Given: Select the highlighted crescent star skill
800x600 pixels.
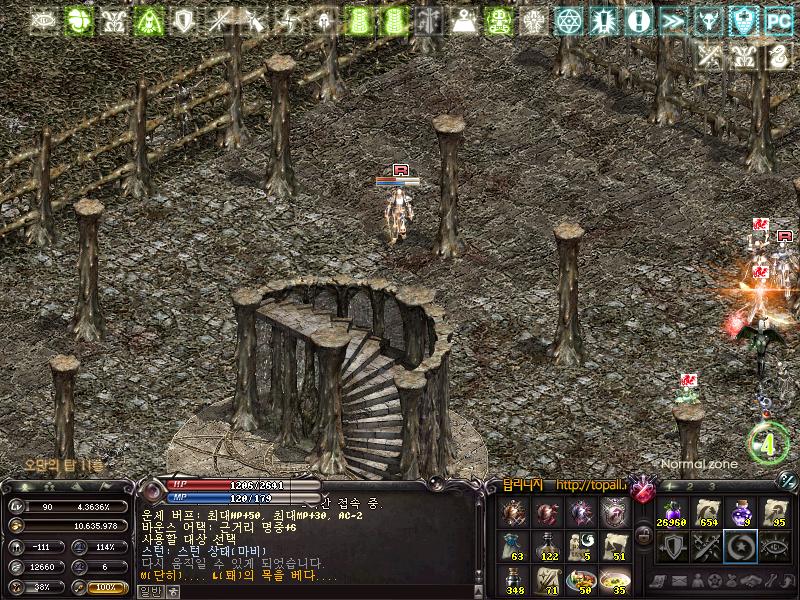Looking at the screenshot, I should pos(741,546).
